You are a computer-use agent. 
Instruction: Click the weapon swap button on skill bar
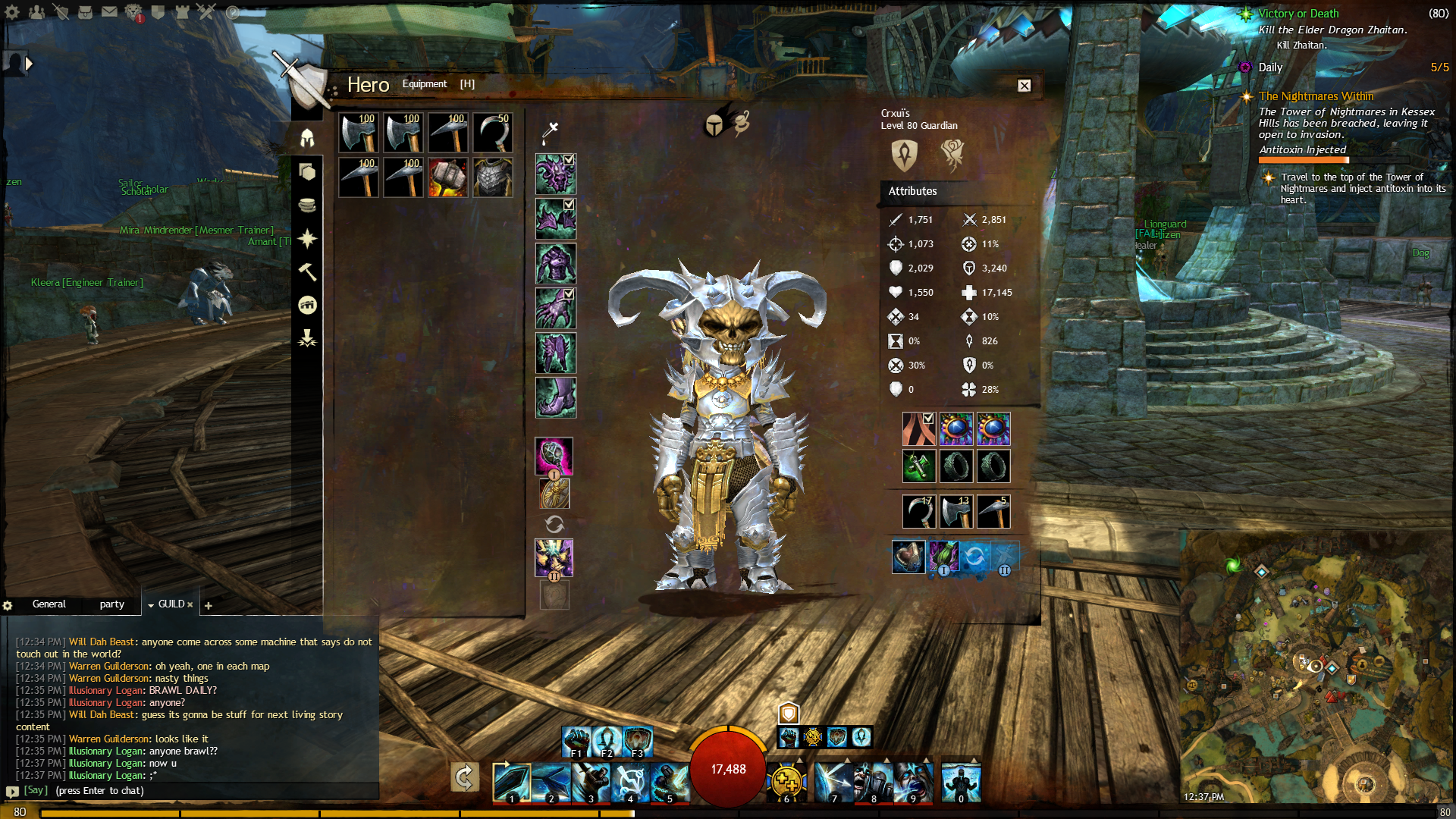[464, 777]
